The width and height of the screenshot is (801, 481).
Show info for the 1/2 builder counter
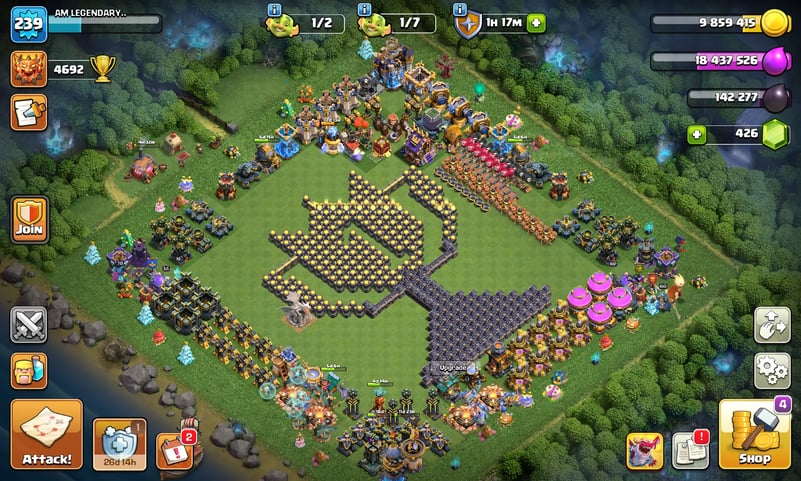click(274, 9)
